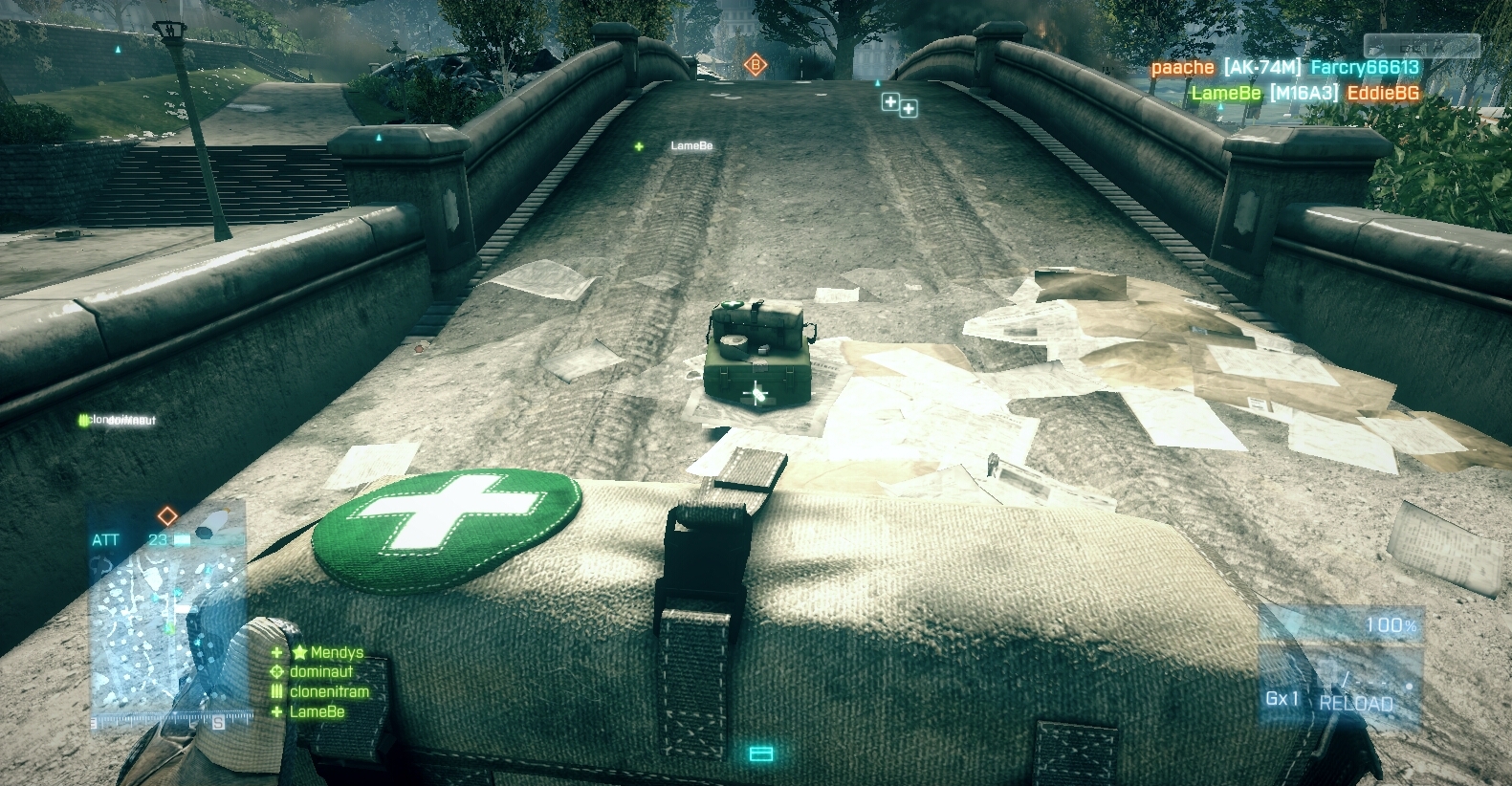Click the medic plus icon on LameBe's nametag
1512x786 pixels.
click(637, 147)
